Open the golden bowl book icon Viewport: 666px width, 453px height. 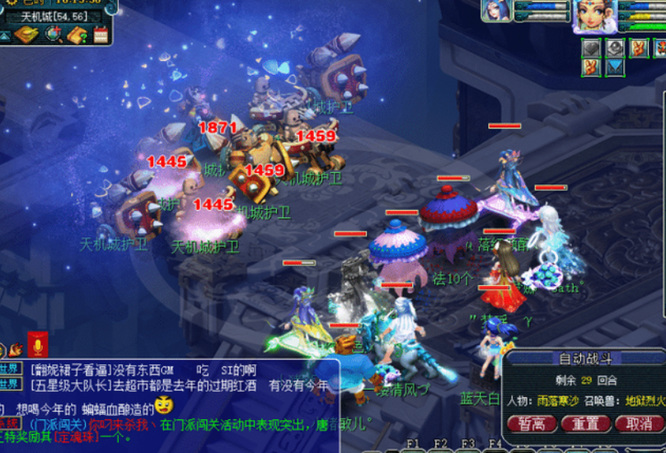pos(26,34)
